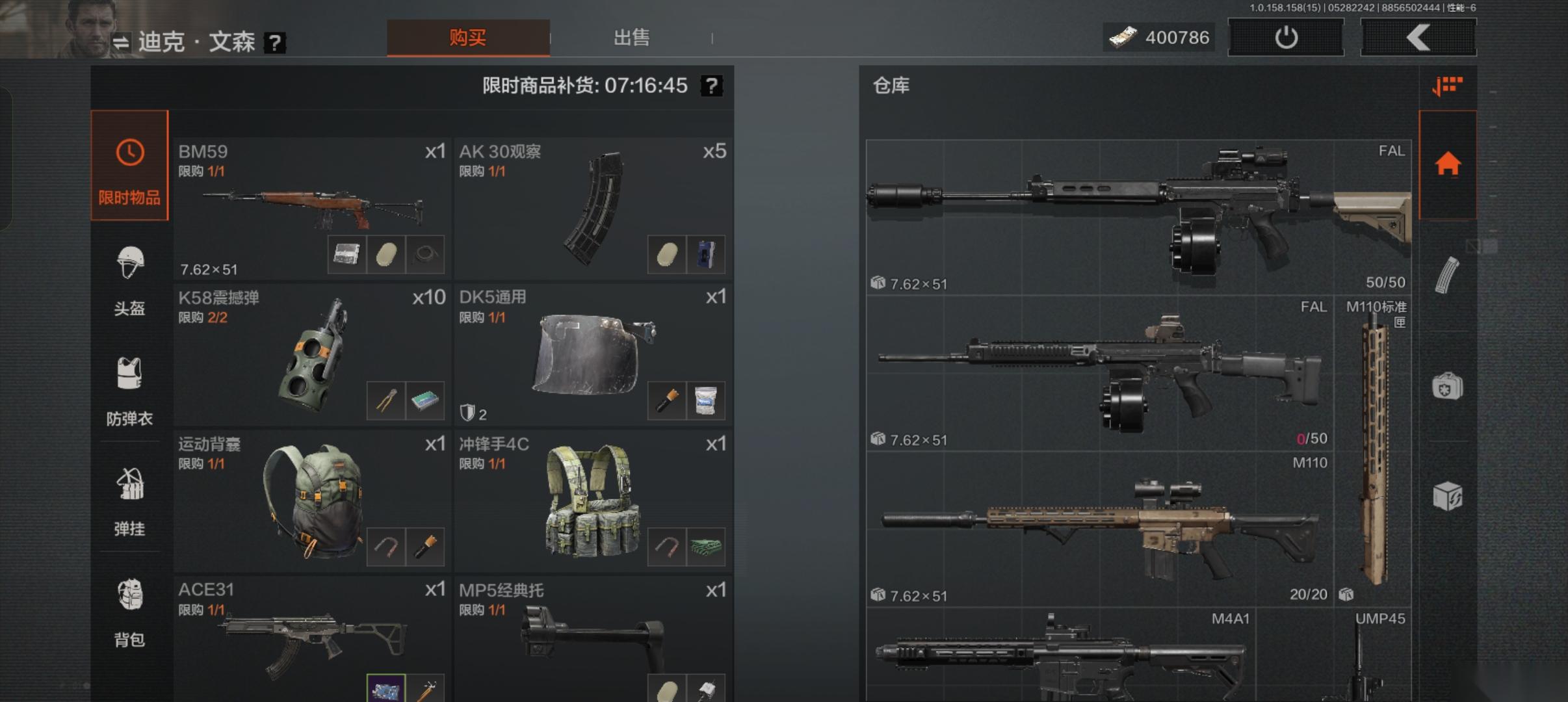Screen dimensions: 1568x702
Task: Select the 购买 buy tab
Action: 468,38
